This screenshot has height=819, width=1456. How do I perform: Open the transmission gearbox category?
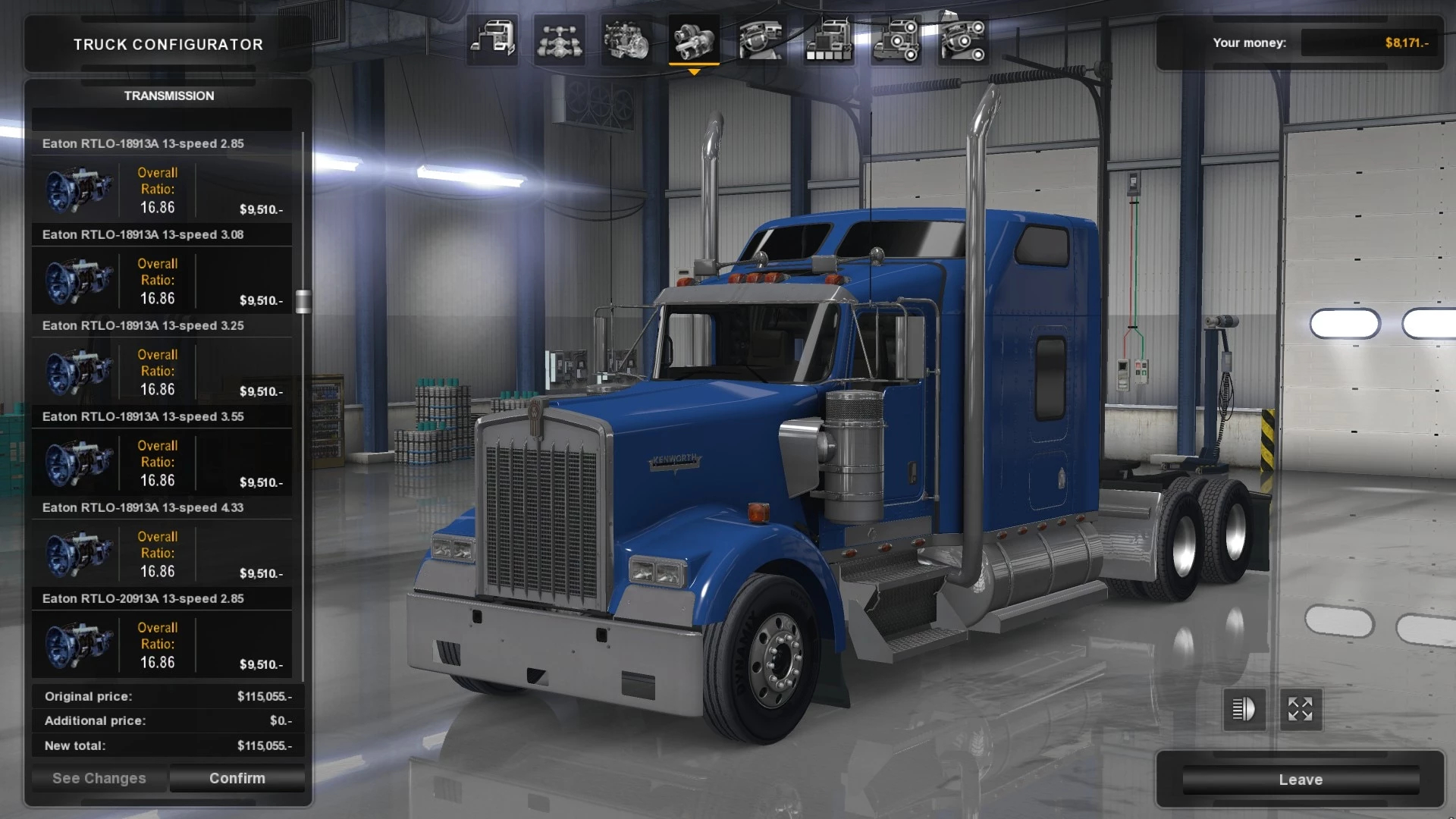pos(694,39)
